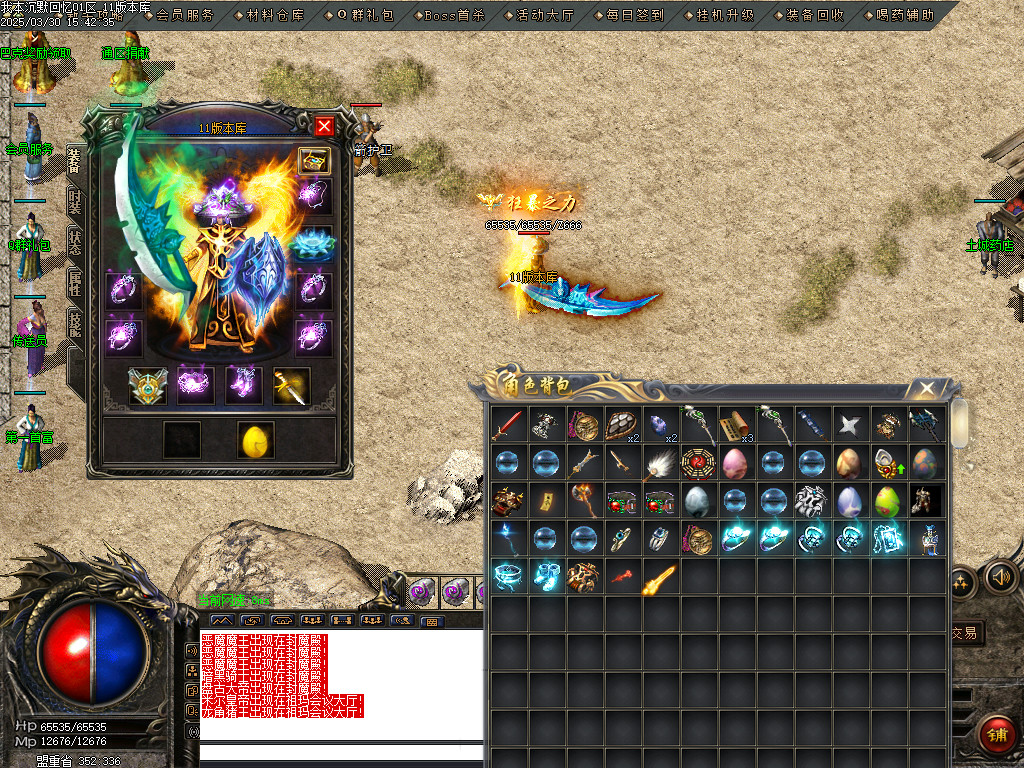Switch to the 时装 tab
This screenshot has width=1024, height=768.
tap(75, 202)
